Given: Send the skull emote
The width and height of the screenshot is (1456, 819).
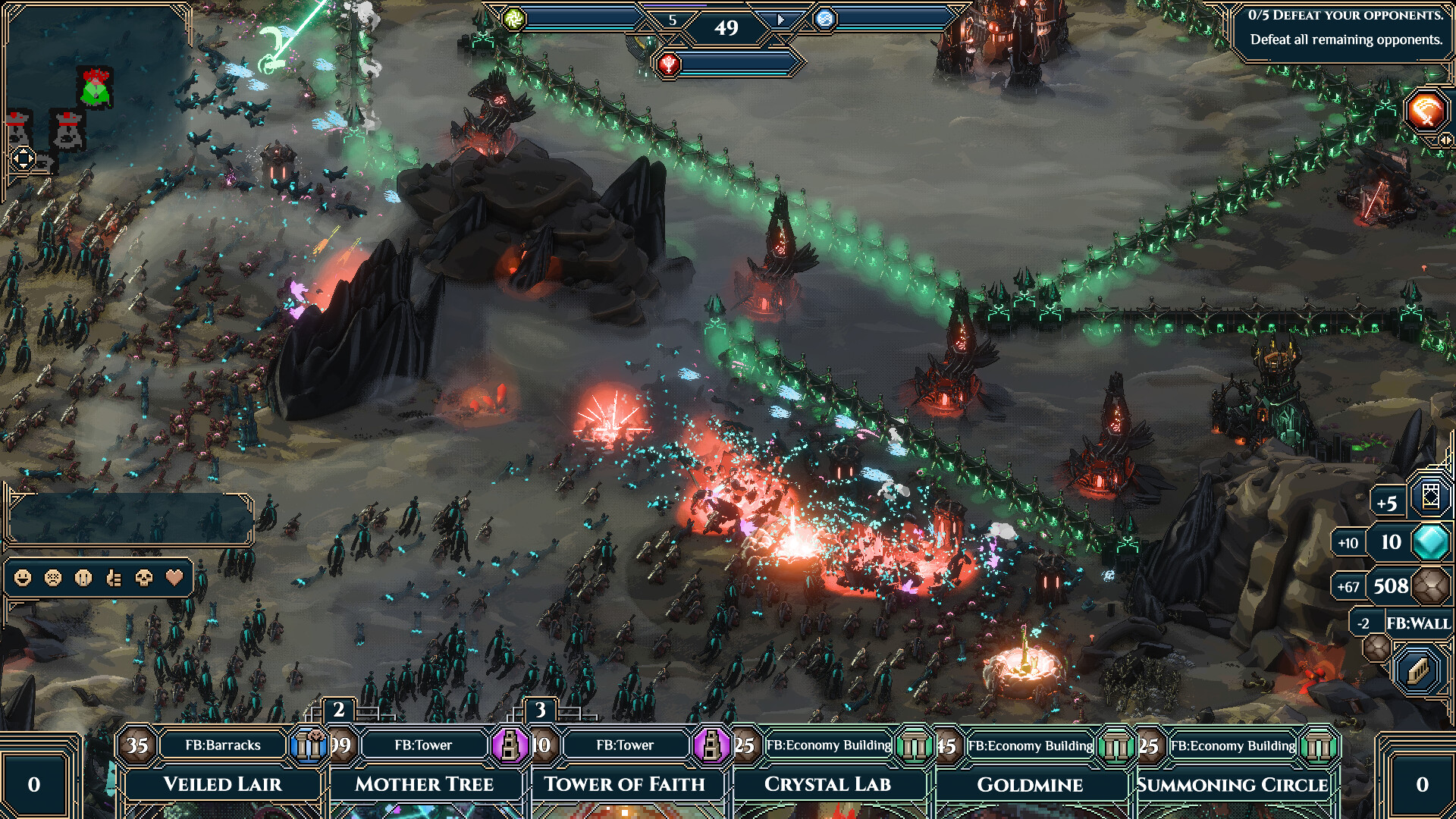Looking at the screenshot, I should click(144, 579).
